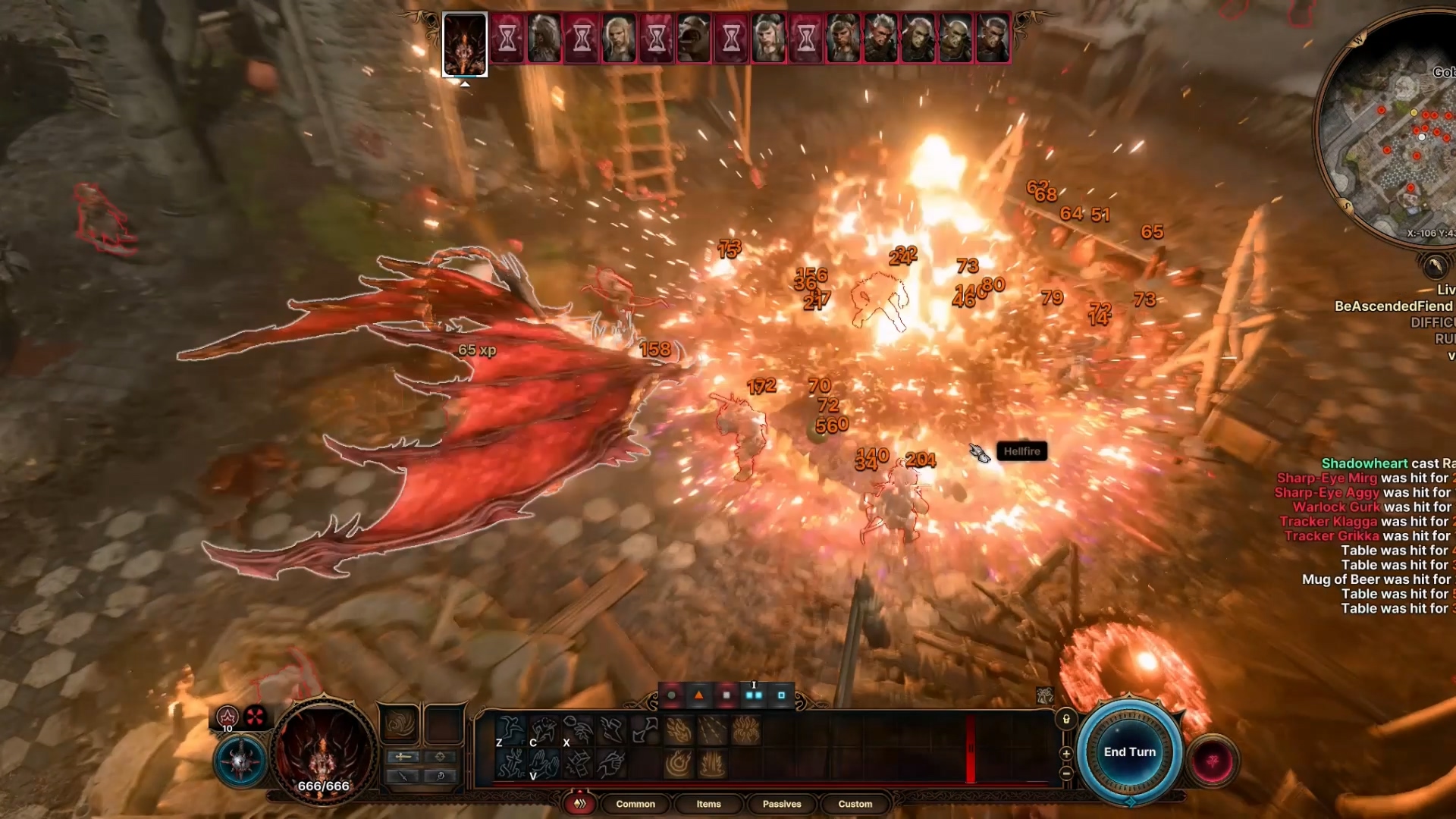The height and width of the screenshot is (819, 1456).
Task: Select the Custom hotbar tab
Action: (x=855, y=804)
